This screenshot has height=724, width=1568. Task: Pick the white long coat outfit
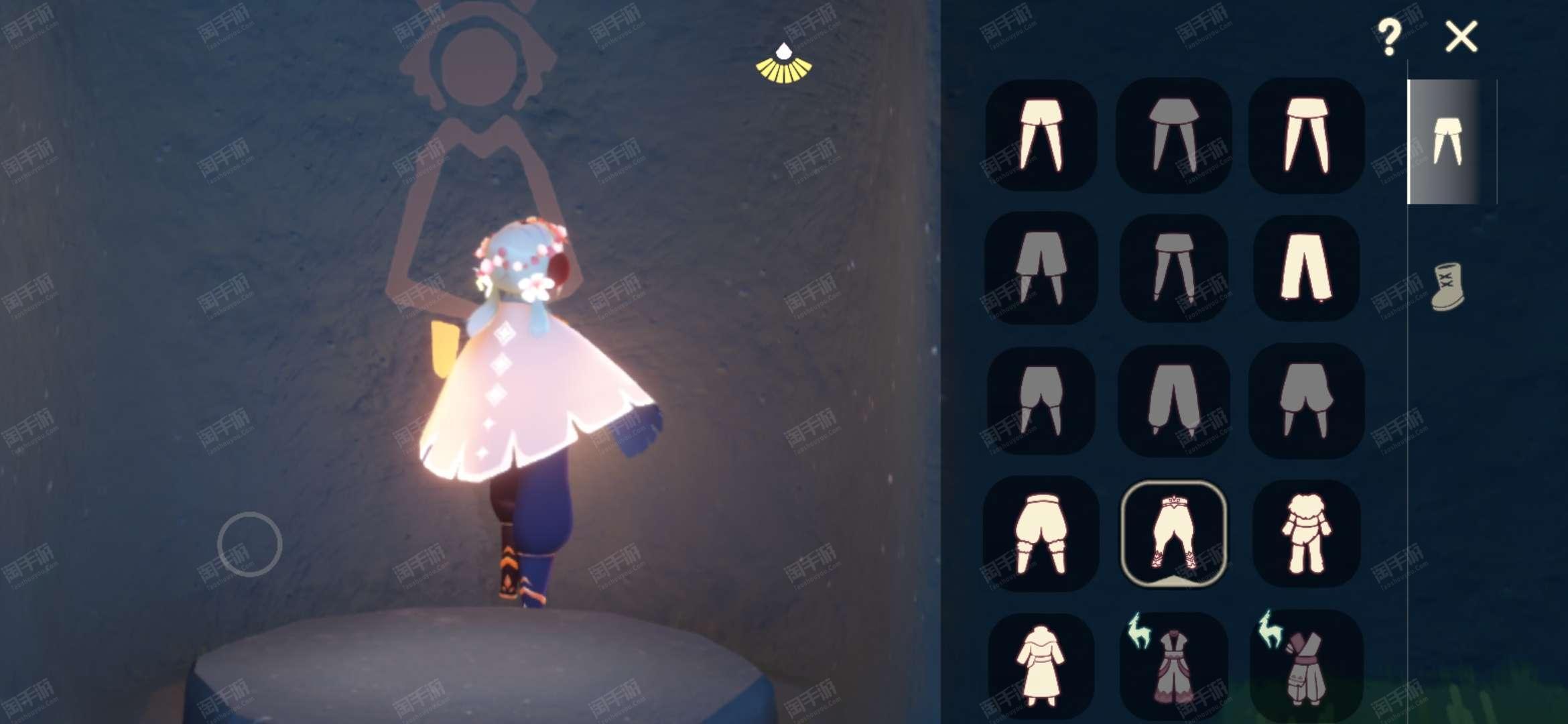(1040, 665)
